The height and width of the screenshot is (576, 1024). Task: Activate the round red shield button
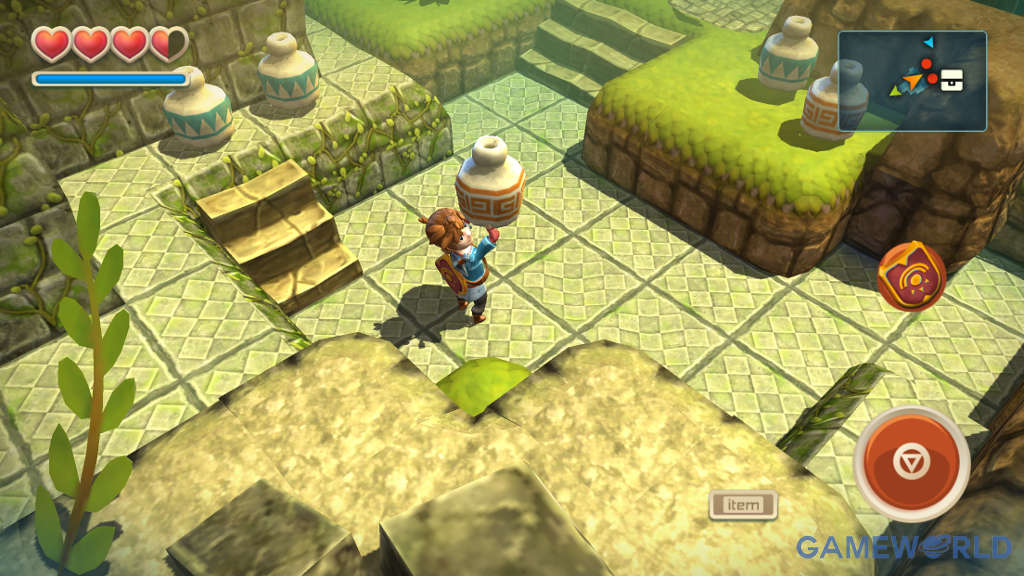[x=911, y=277]
